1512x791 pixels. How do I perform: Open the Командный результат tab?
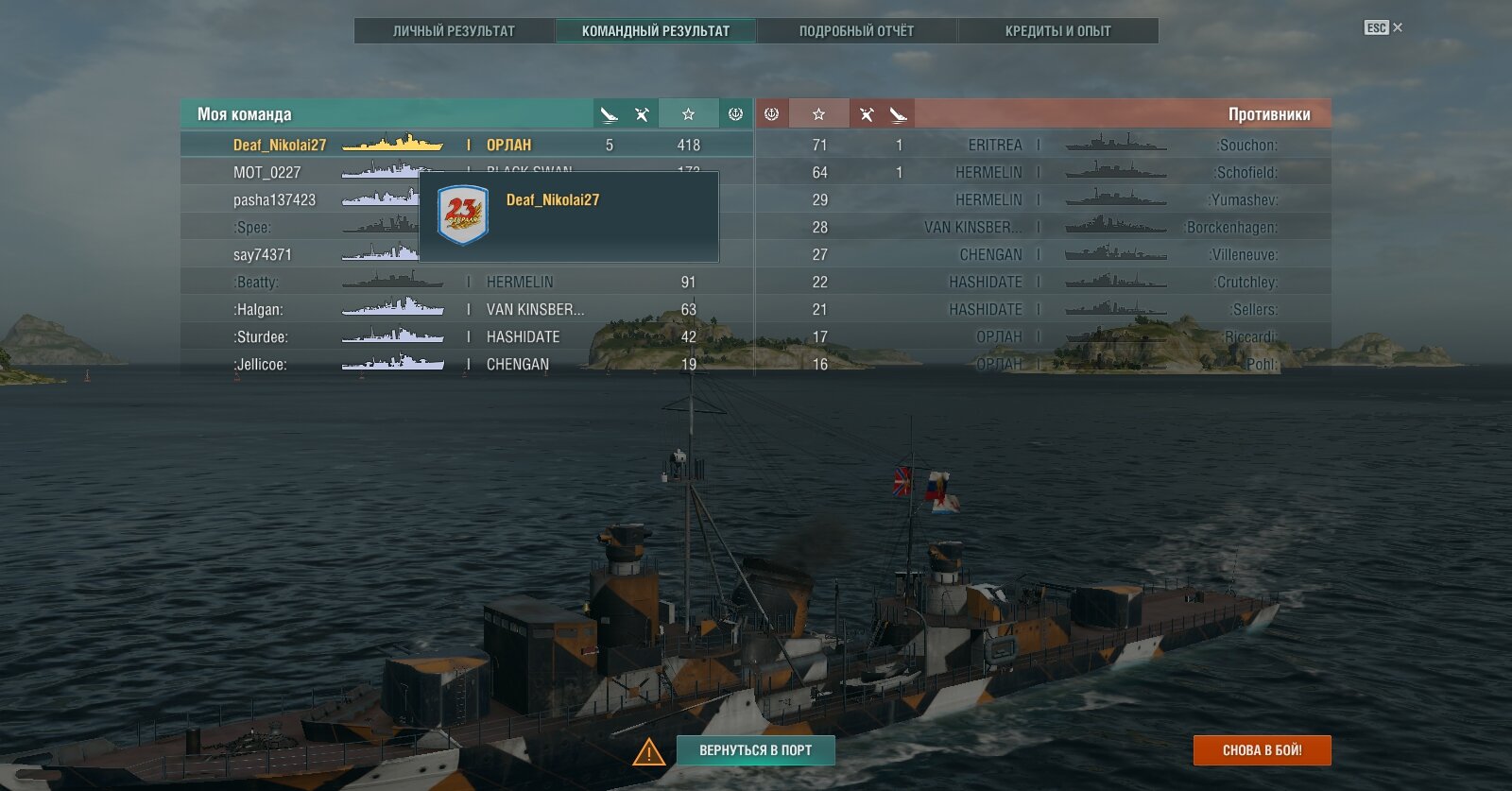pos(656,31)
